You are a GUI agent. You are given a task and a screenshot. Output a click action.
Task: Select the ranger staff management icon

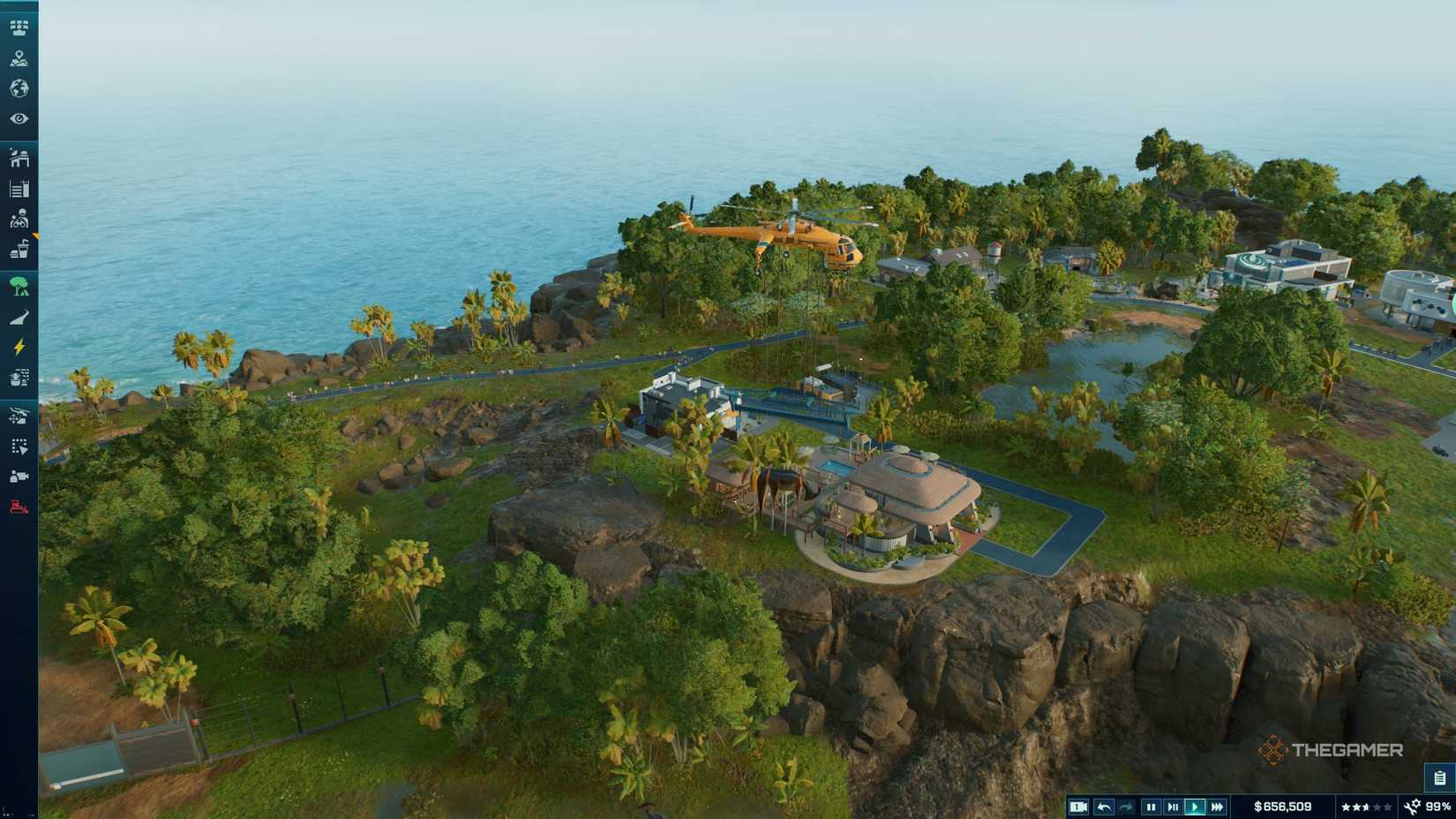[19, 218]
